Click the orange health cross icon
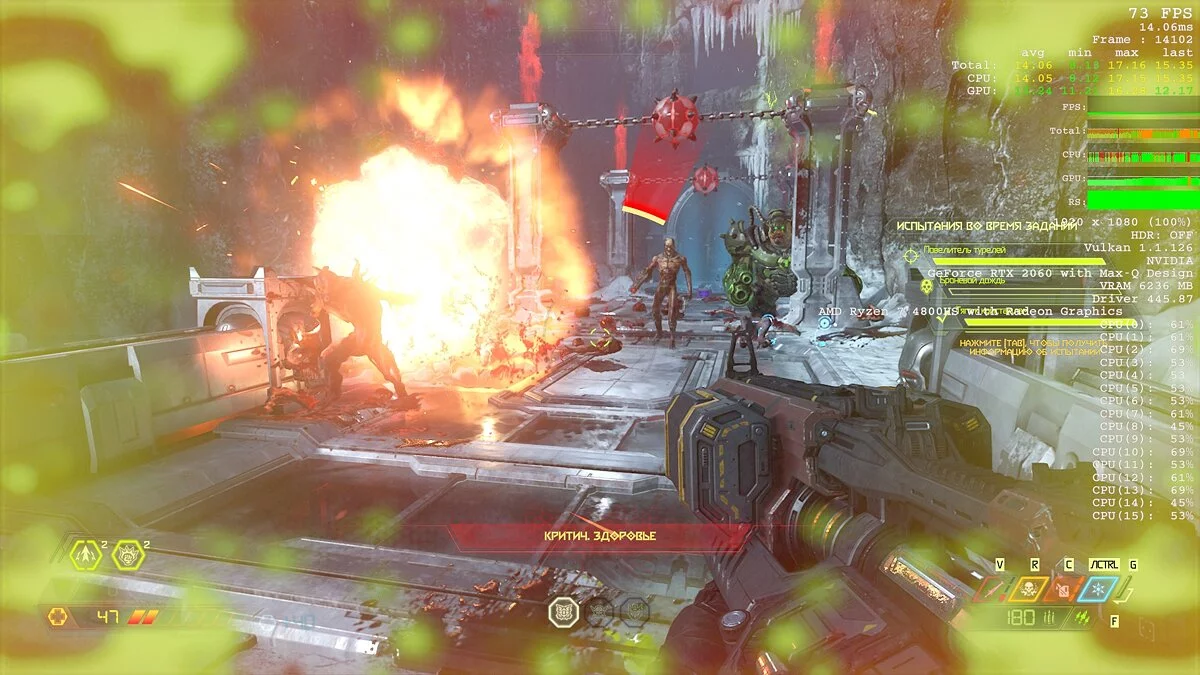1200x675 pixels. click(59, 617)
